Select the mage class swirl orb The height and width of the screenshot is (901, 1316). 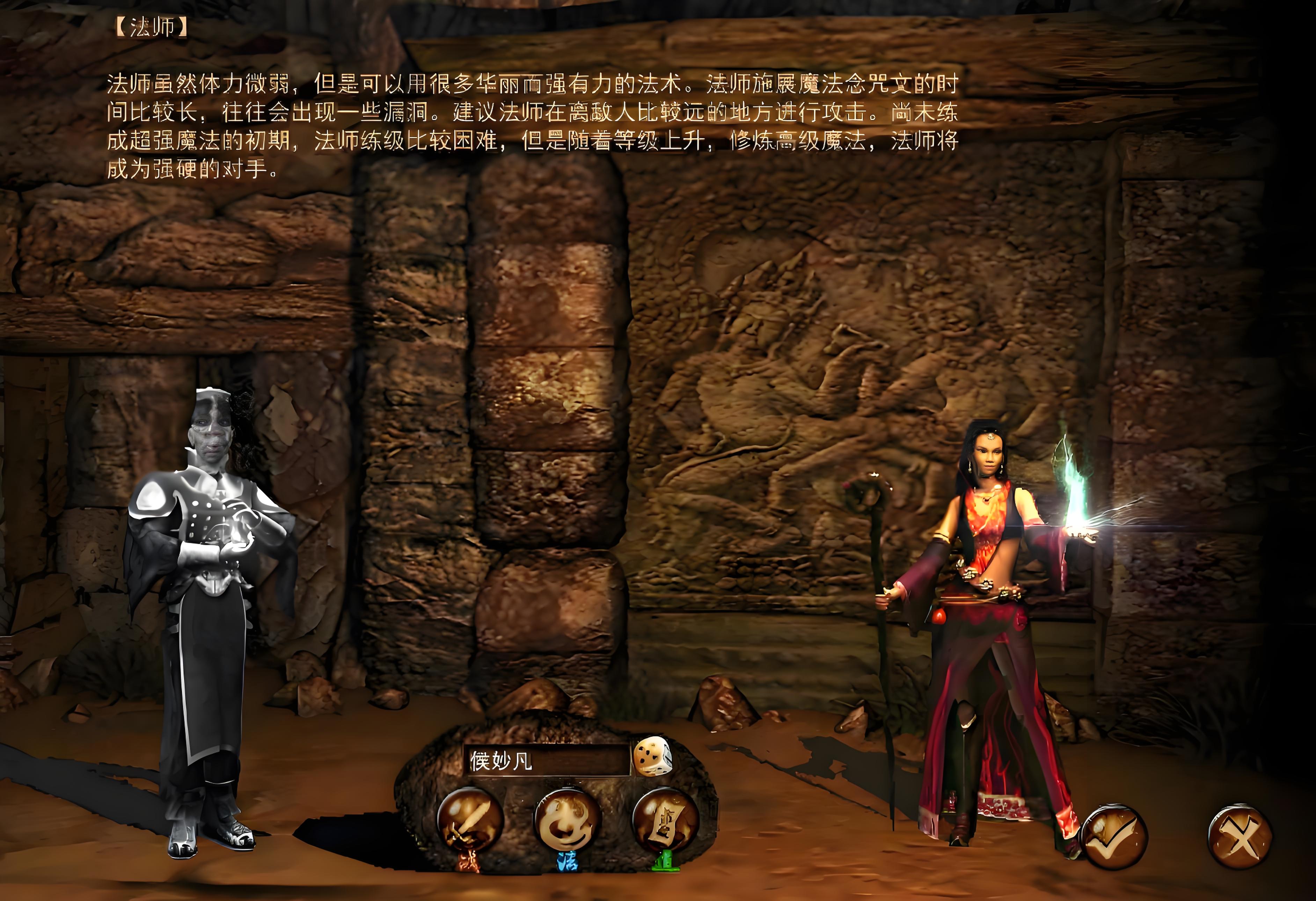[x=567, y=819]
